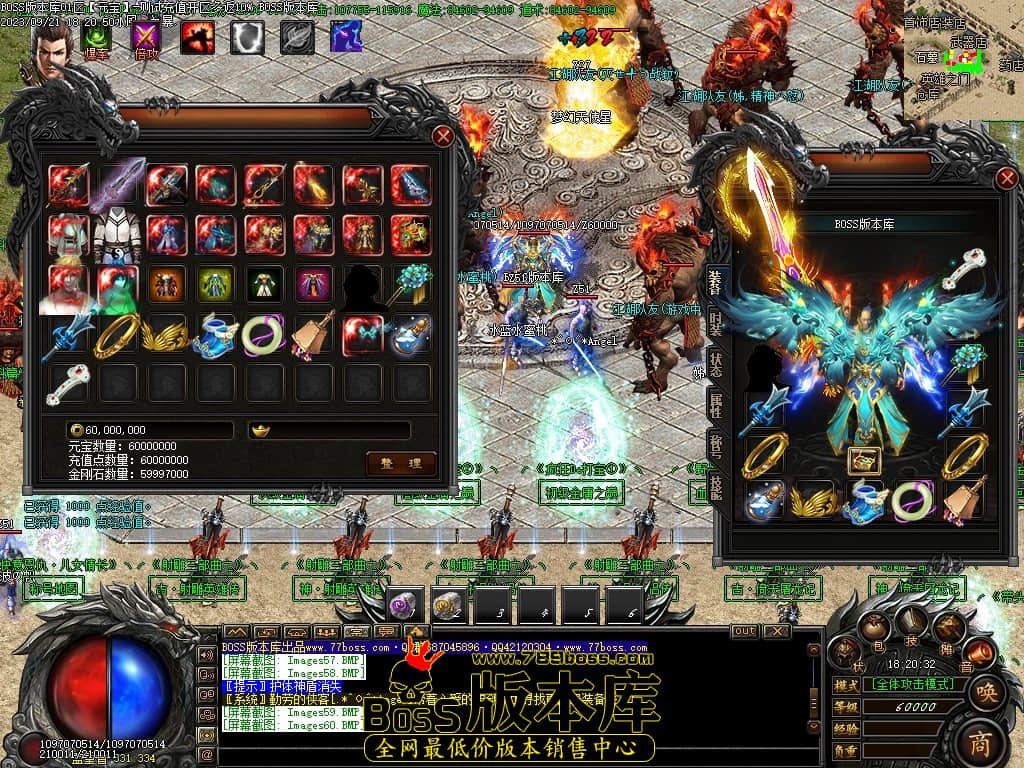Open the 状态 status tab
The width and height of the screenshot is (1024, 768).
coord(716,364)
